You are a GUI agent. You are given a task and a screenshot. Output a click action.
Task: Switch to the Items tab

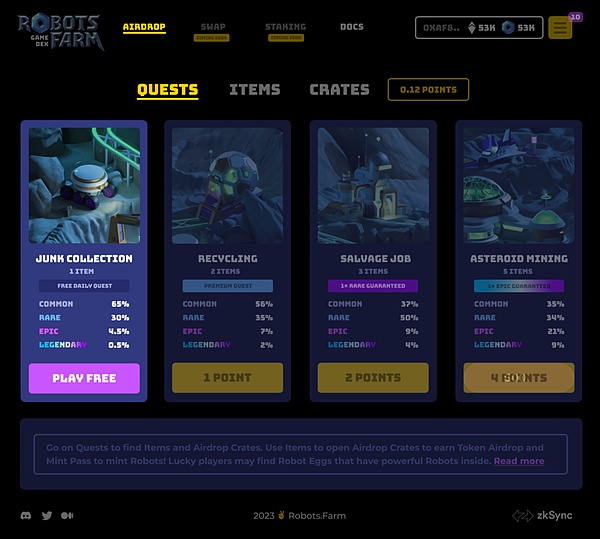pos(255,89)
